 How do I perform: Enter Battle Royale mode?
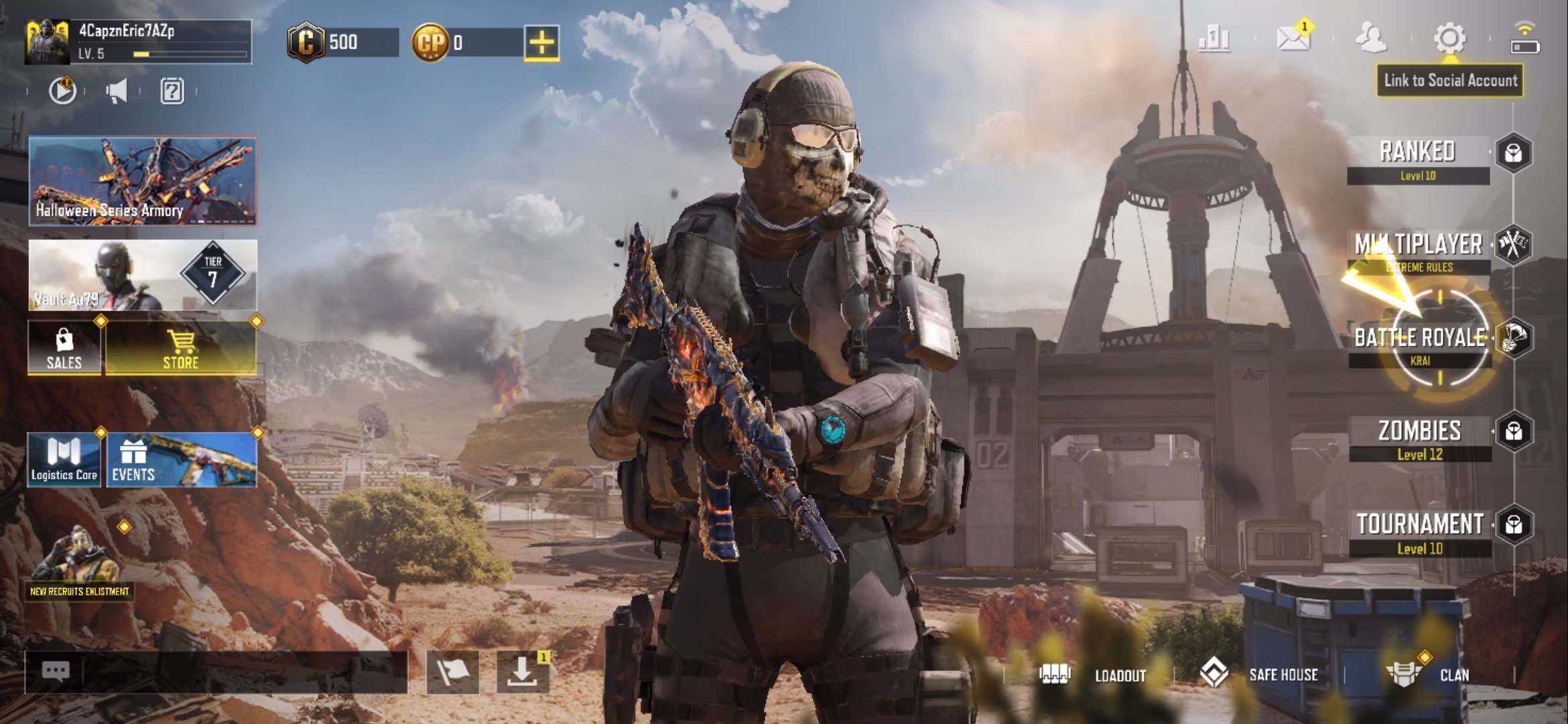pos(1419,343)
